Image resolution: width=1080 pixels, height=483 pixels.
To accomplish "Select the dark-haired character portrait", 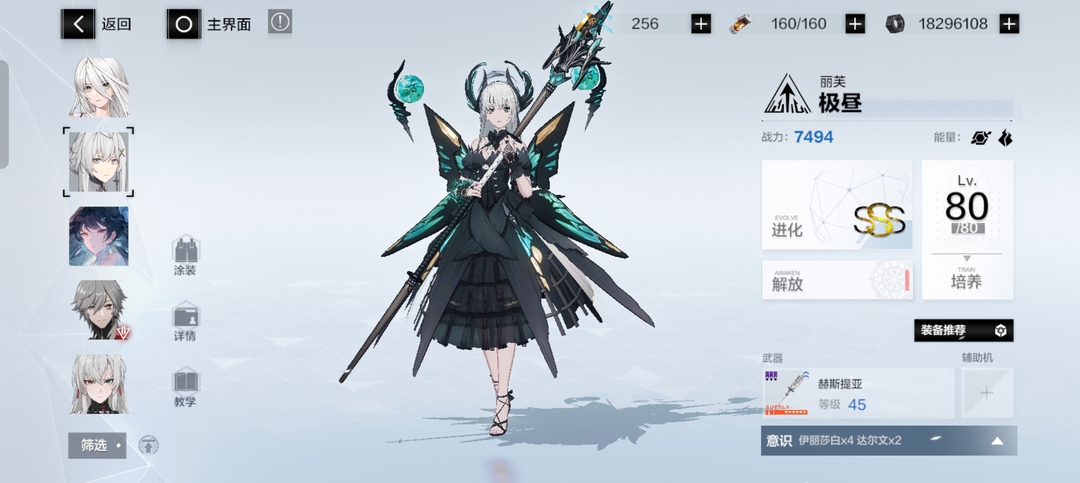I will click(x=99, y=237).
